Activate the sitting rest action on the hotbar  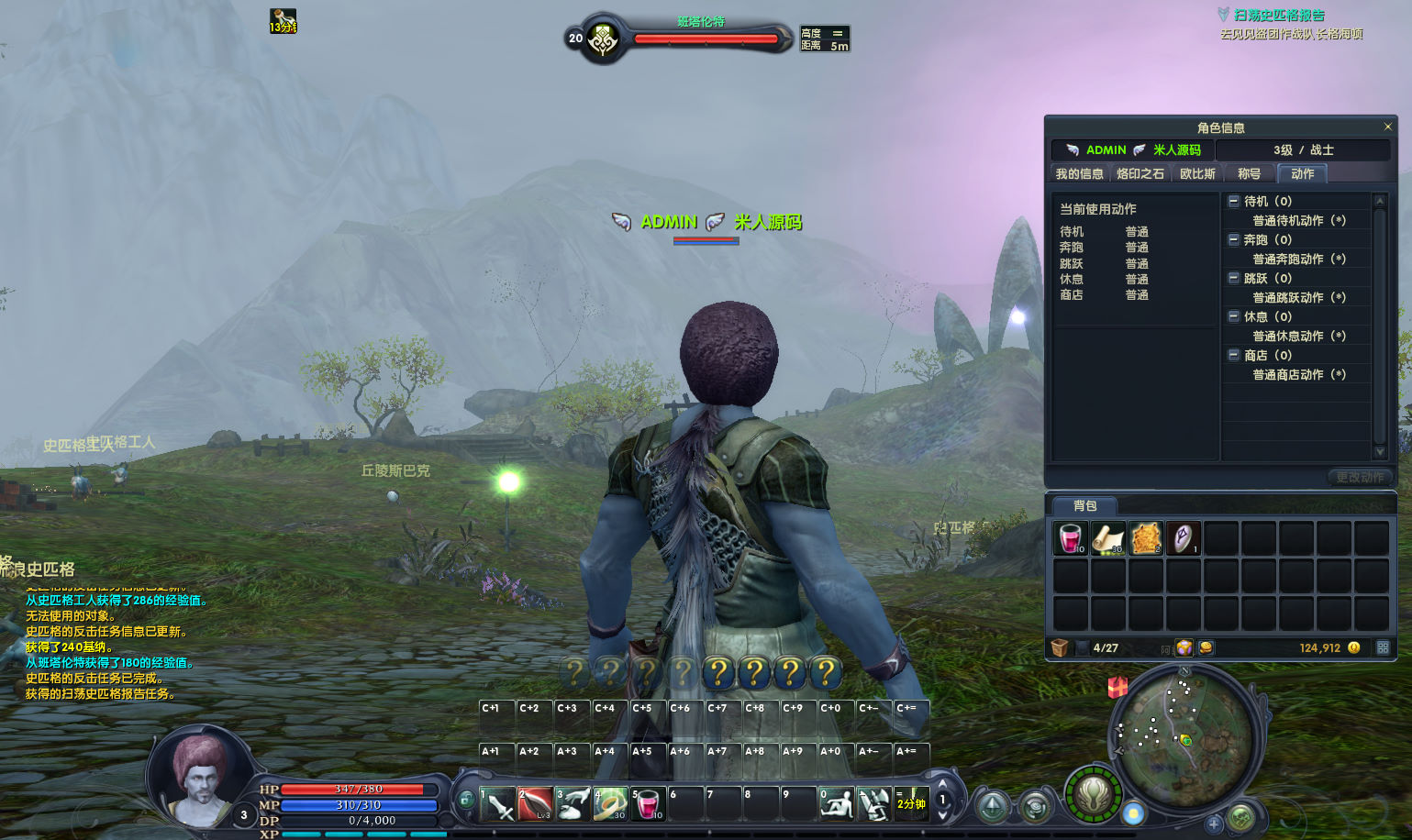[x=836, y=803]
